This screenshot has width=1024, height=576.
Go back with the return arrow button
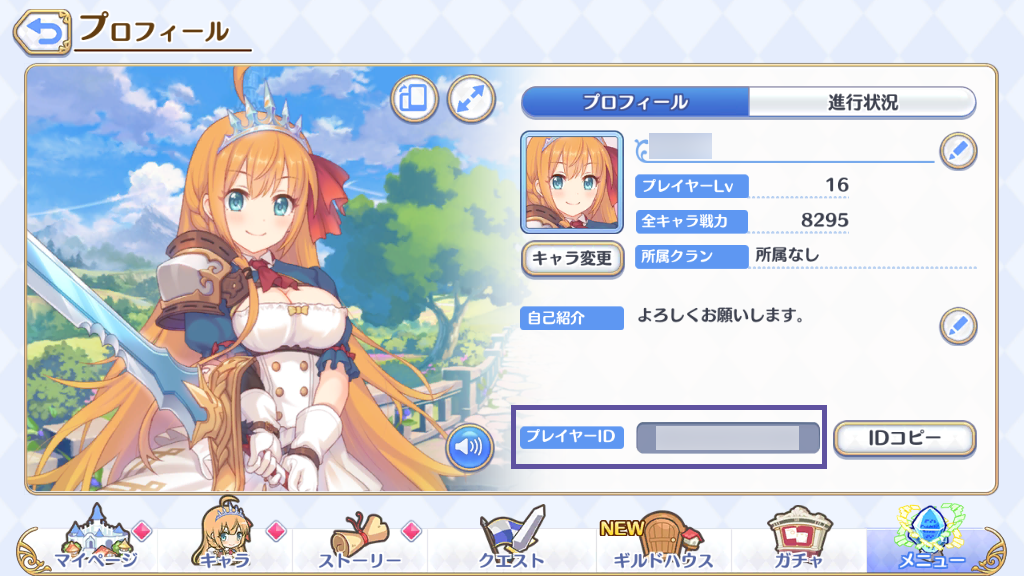(41, 31)
